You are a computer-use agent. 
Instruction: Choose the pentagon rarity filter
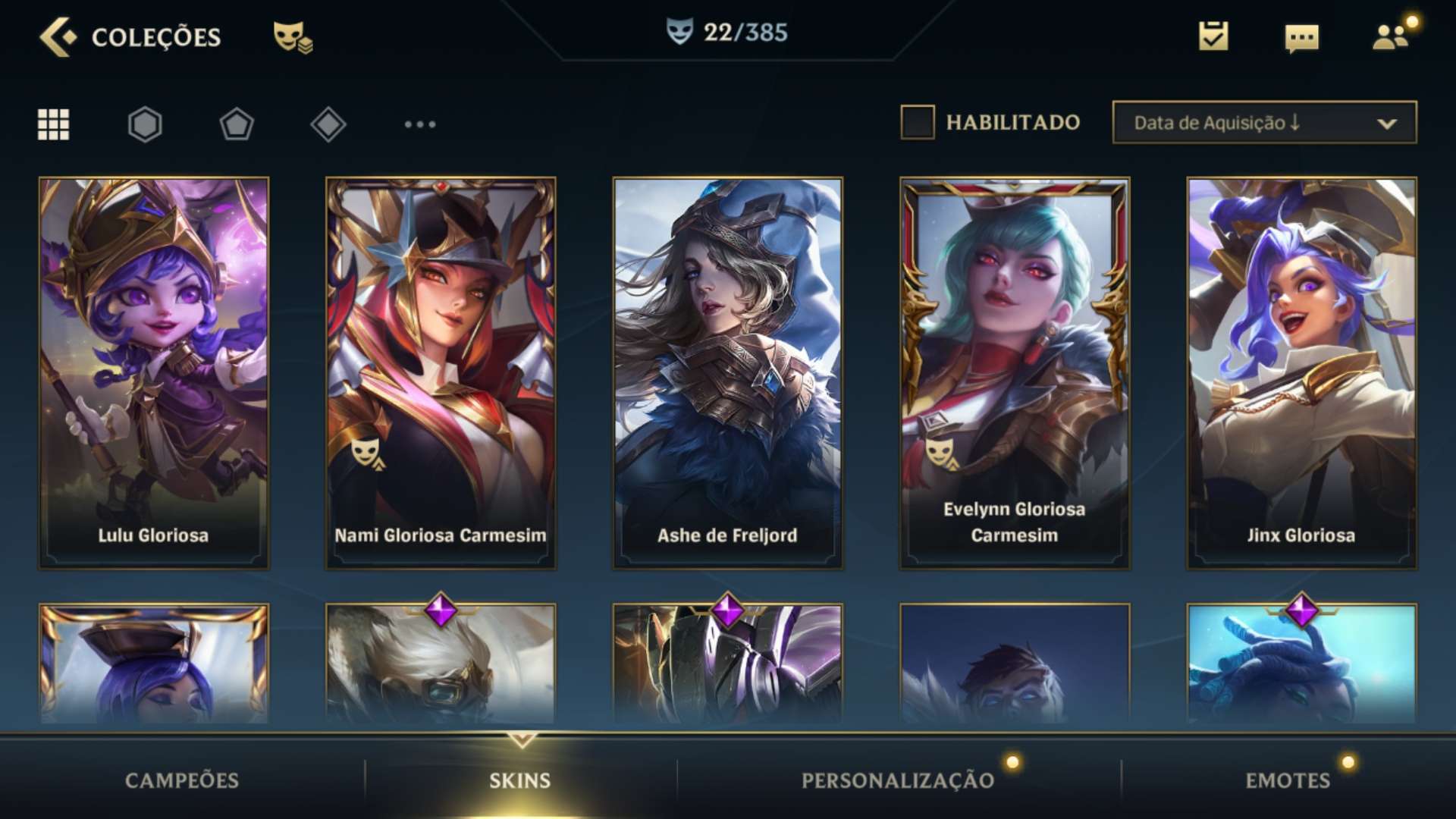[237, 124]
